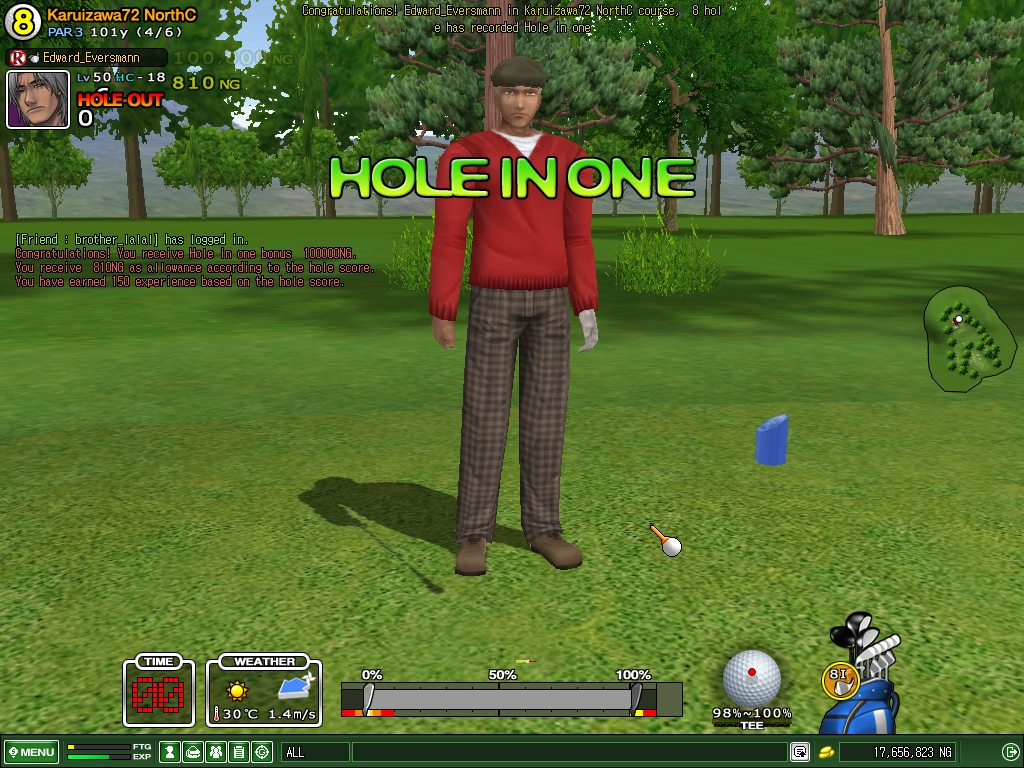Open the weather info panel
Viewport: 1024px width, 768px height.
point(264,692)
